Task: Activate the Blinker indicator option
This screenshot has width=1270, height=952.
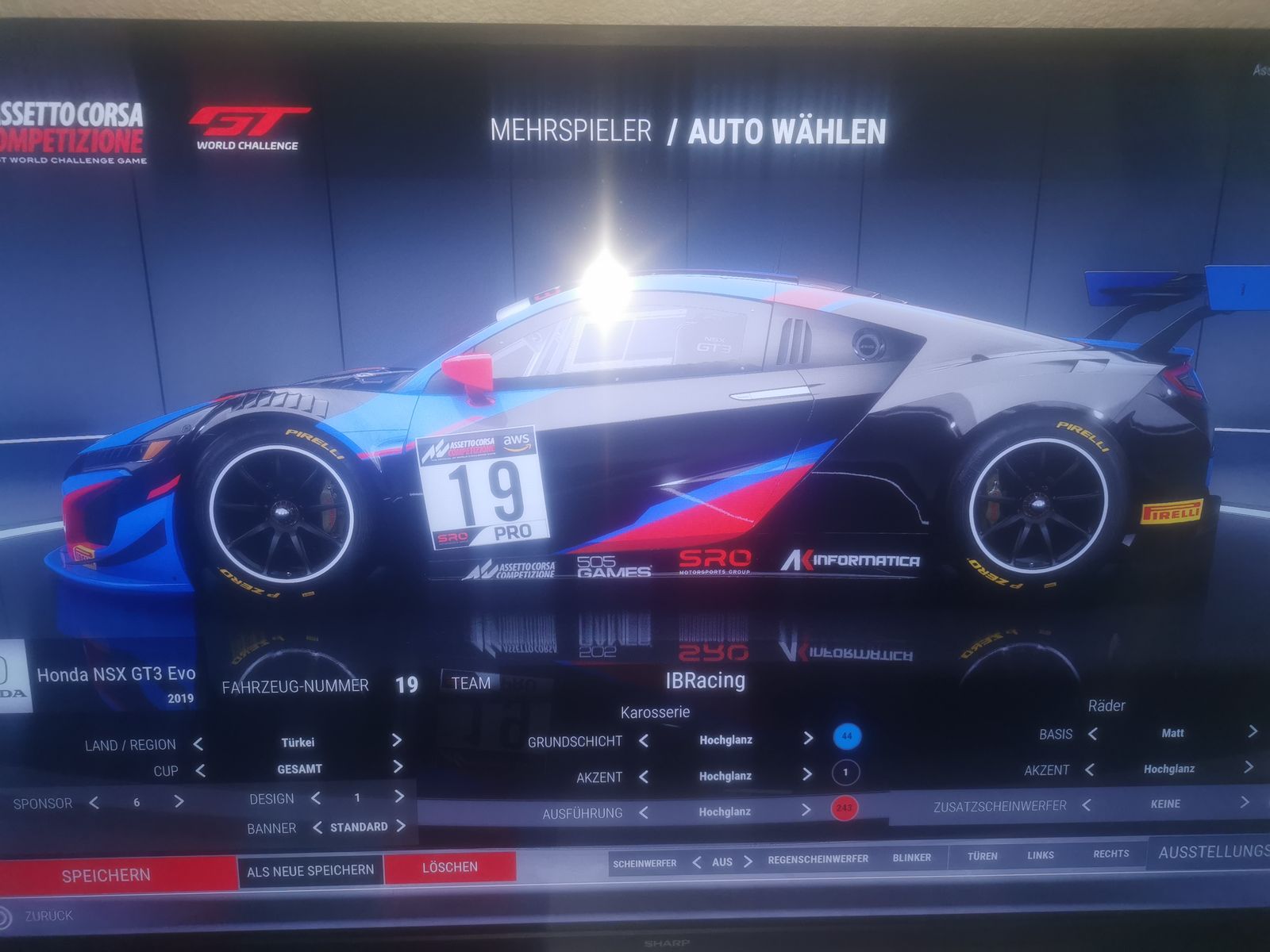Action: tap(911, 858)
